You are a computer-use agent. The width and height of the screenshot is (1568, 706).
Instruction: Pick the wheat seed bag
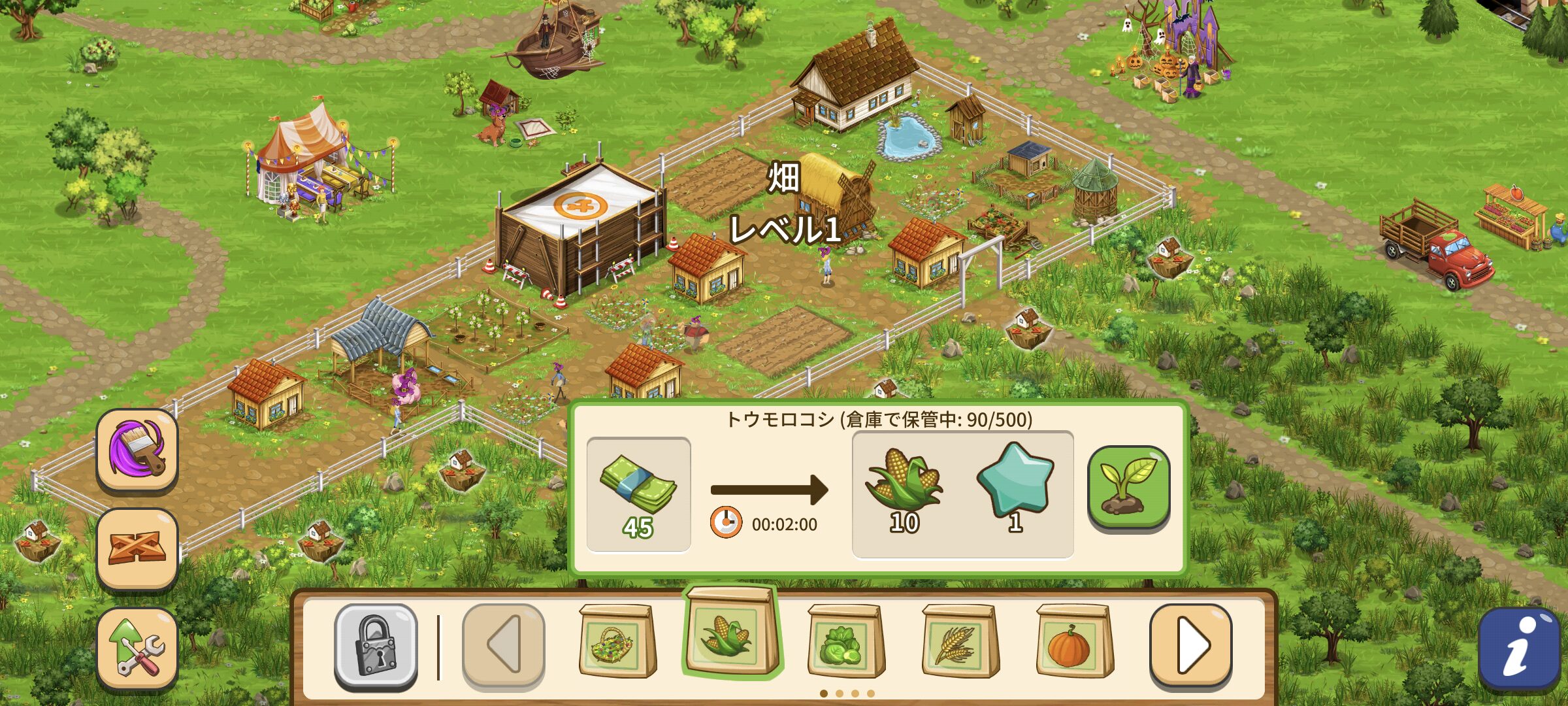point(960,642)
